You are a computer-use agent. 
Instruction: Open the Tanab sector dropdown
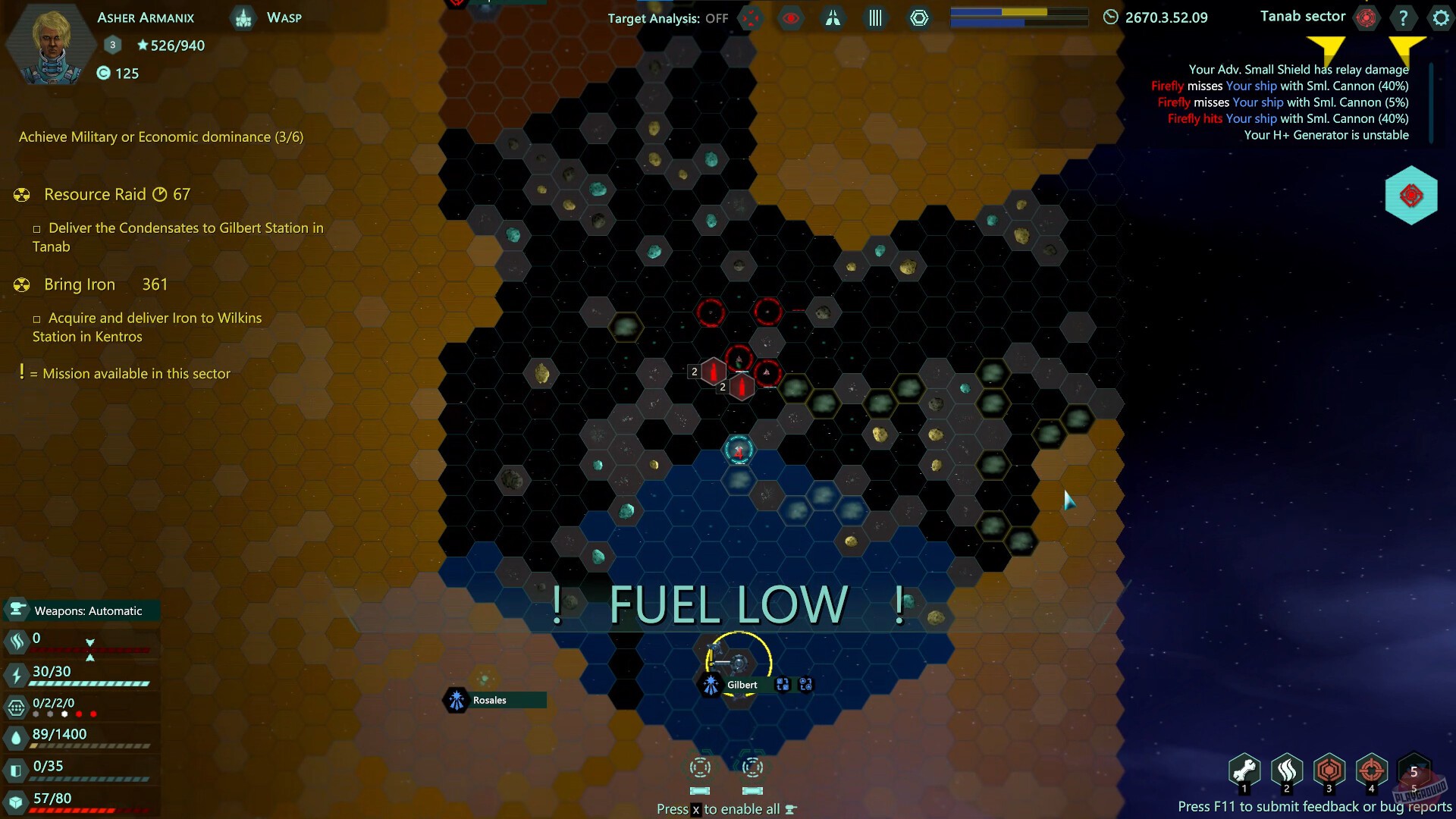pyautogui.click(x=1302, y=16)
